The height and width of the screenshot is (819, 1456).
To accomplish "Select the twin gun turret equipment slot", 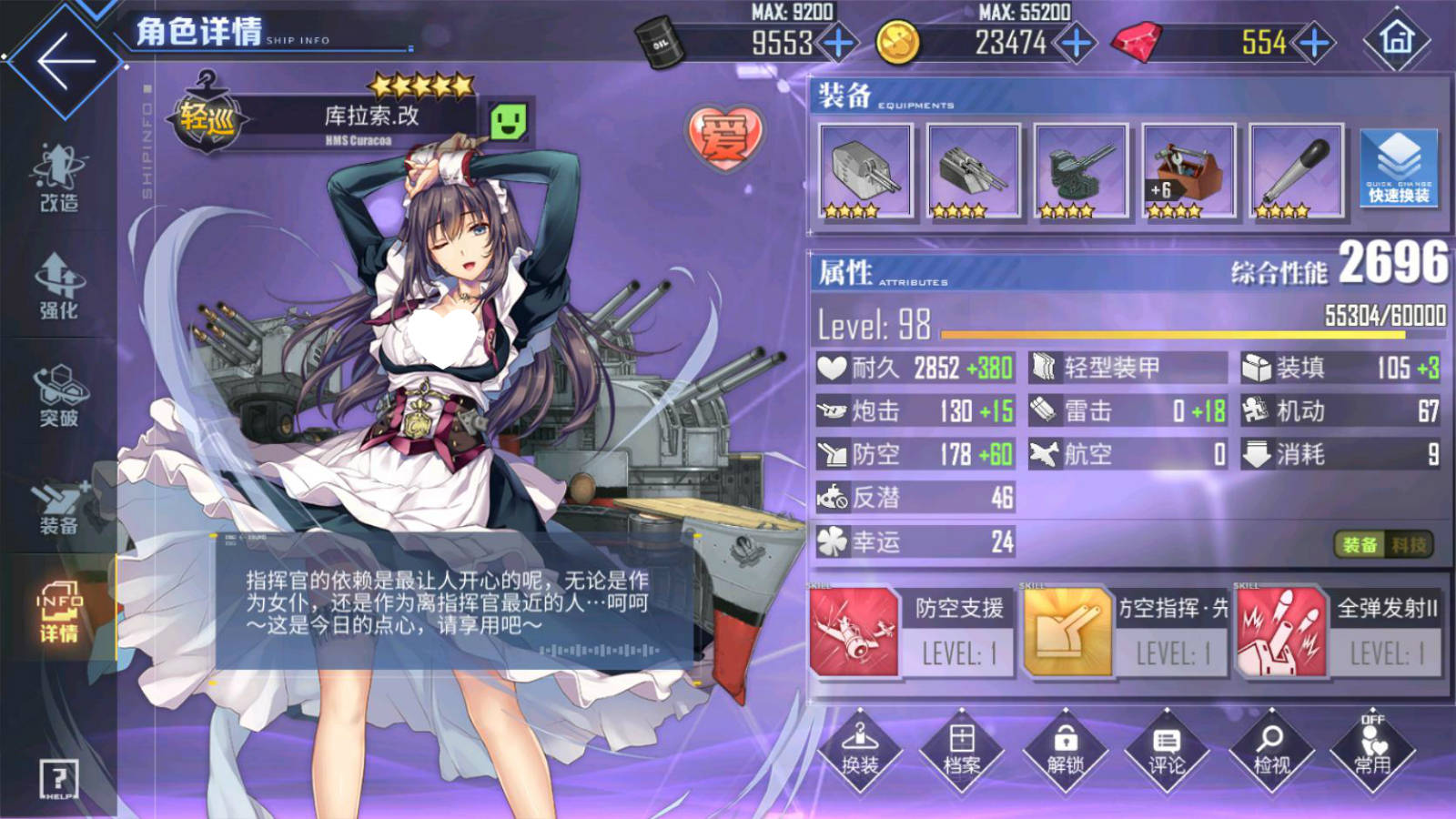I will [x=865, y=171].
